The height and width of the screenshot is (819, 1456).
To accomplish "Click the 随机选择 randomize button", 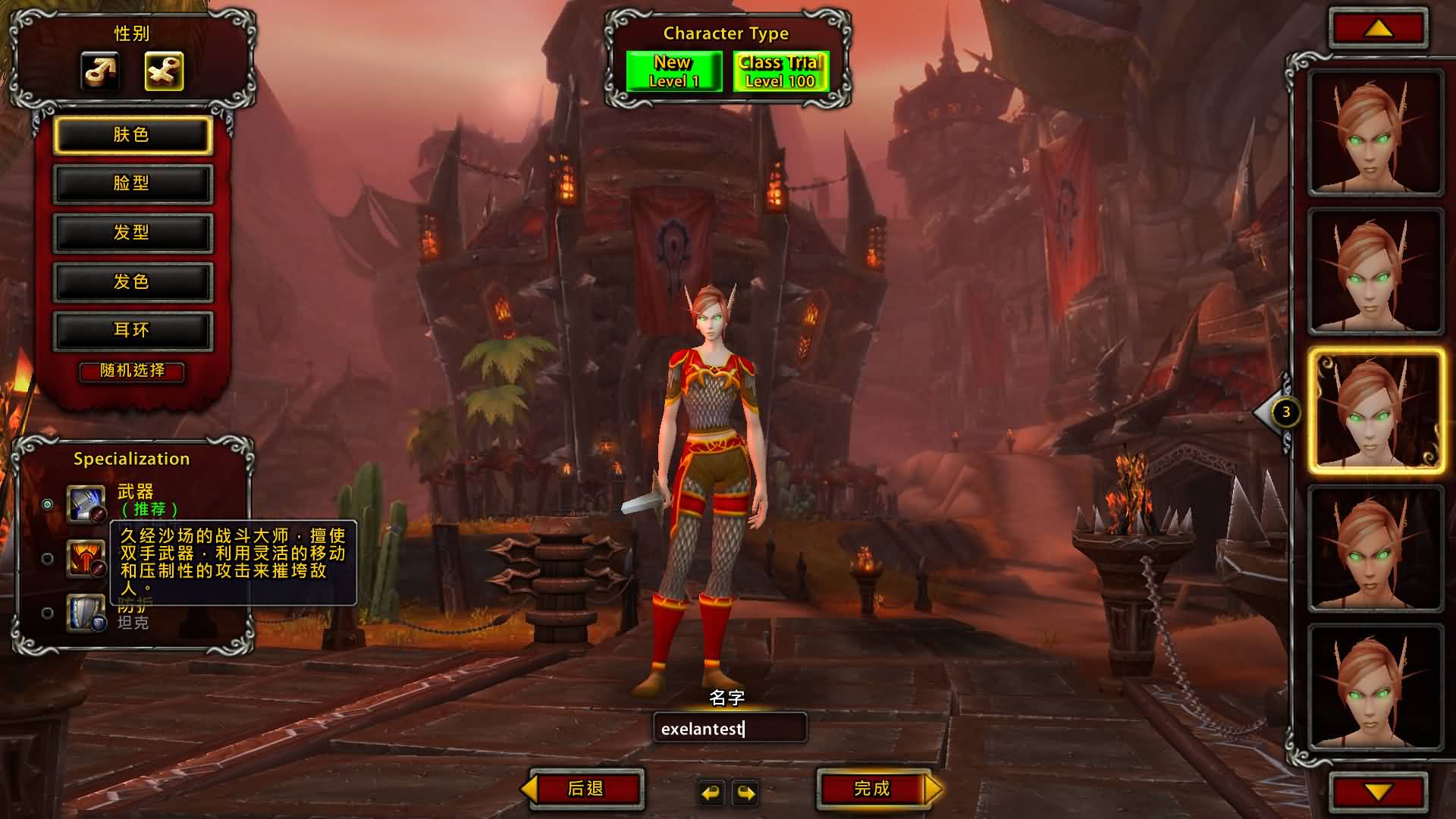I will click(x=132, y=371).
